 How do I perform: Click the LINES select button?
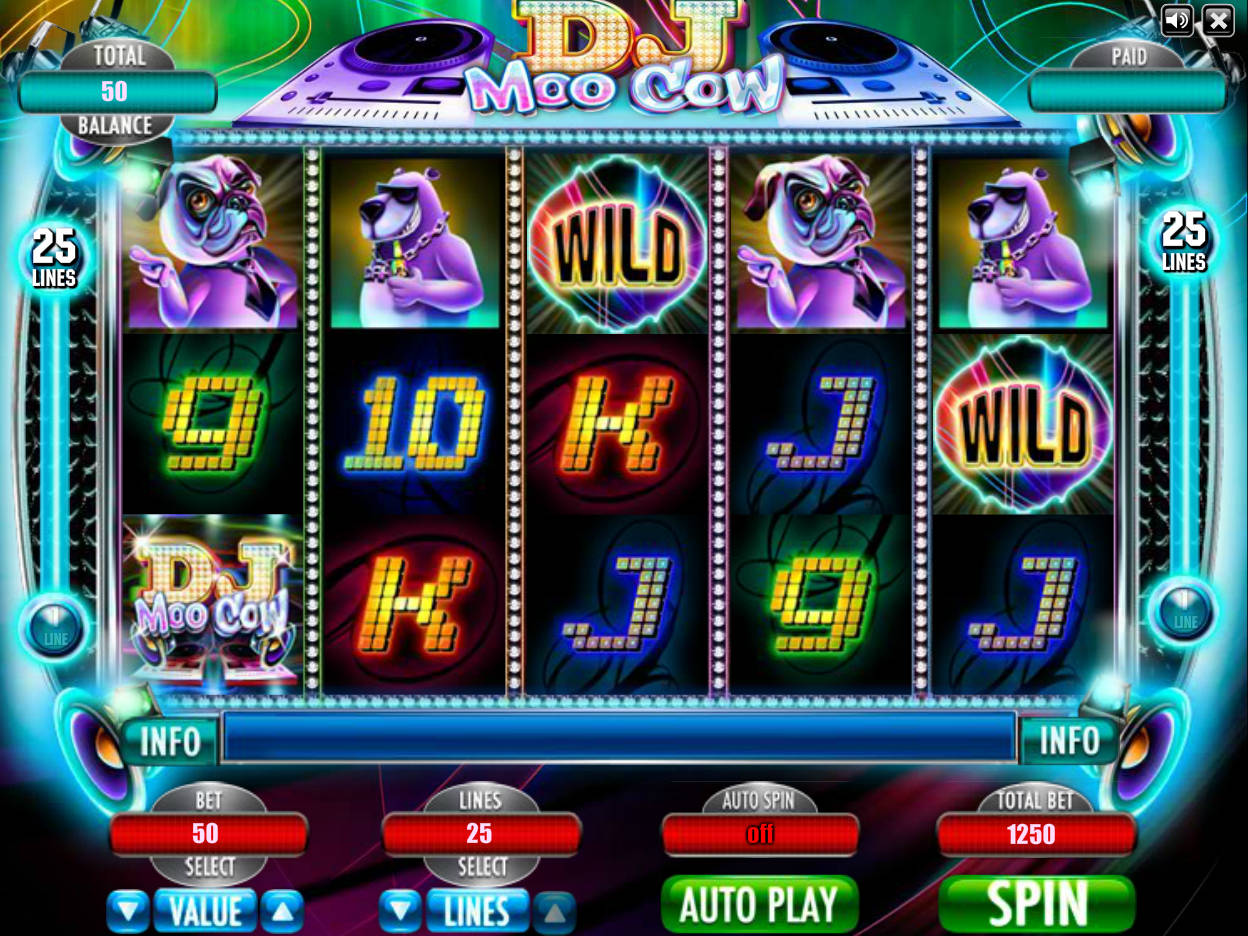coord(477,911)
